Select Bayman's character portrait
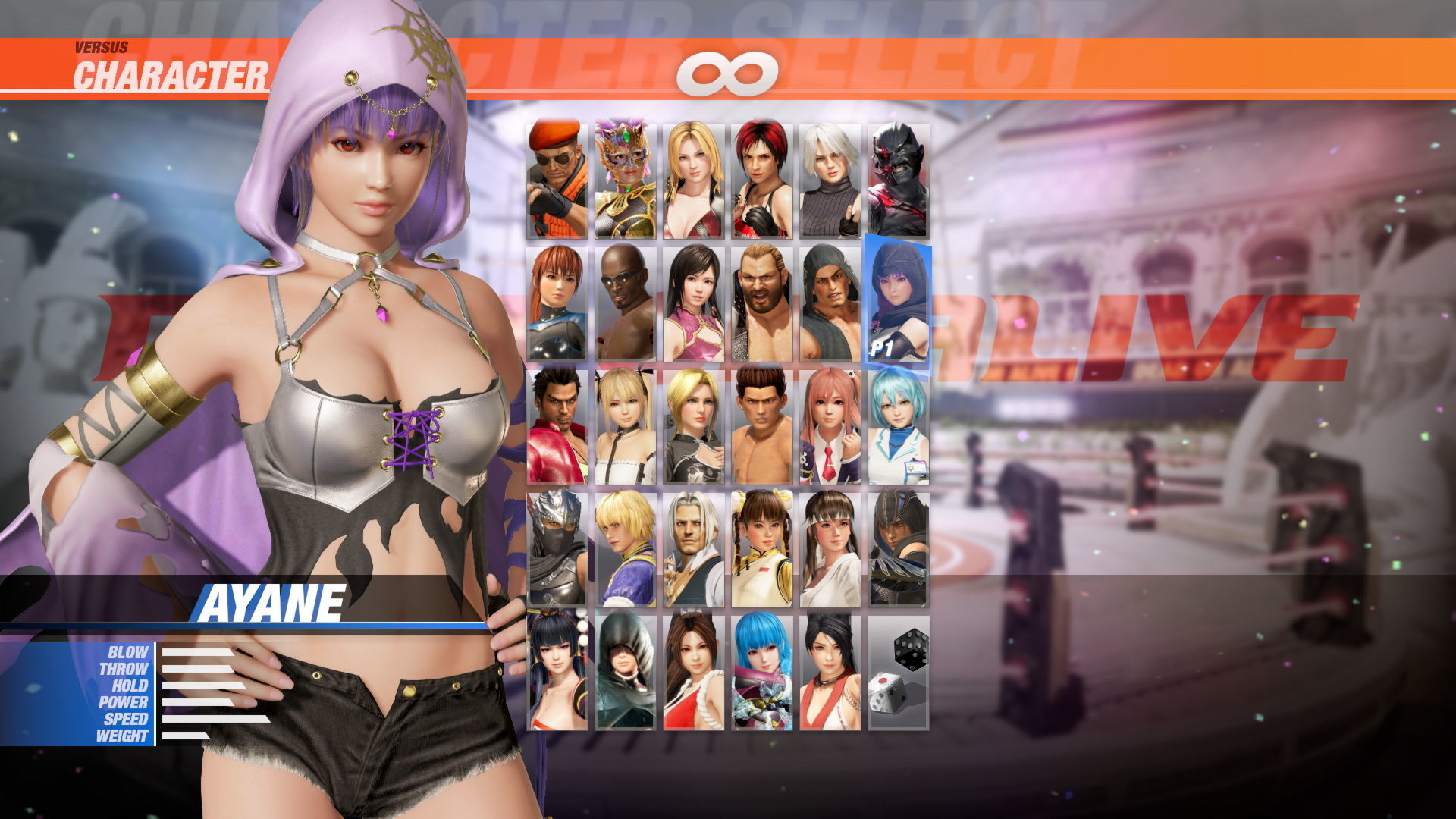Image resolution: width=1456 pixels, height=819 pixels. [557, 178]
